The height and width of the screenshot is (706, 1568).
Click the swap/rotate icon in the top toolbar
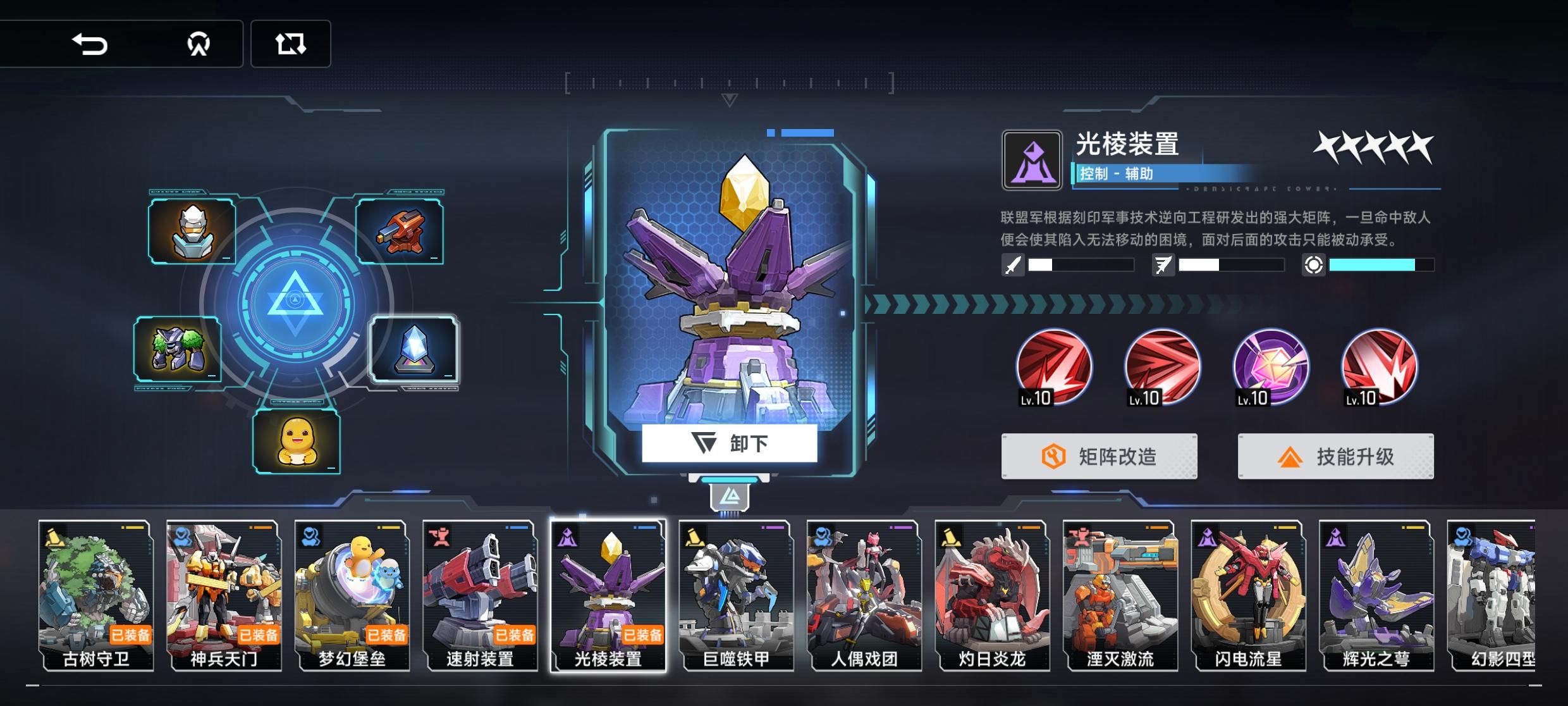click(x=290, y=44)
